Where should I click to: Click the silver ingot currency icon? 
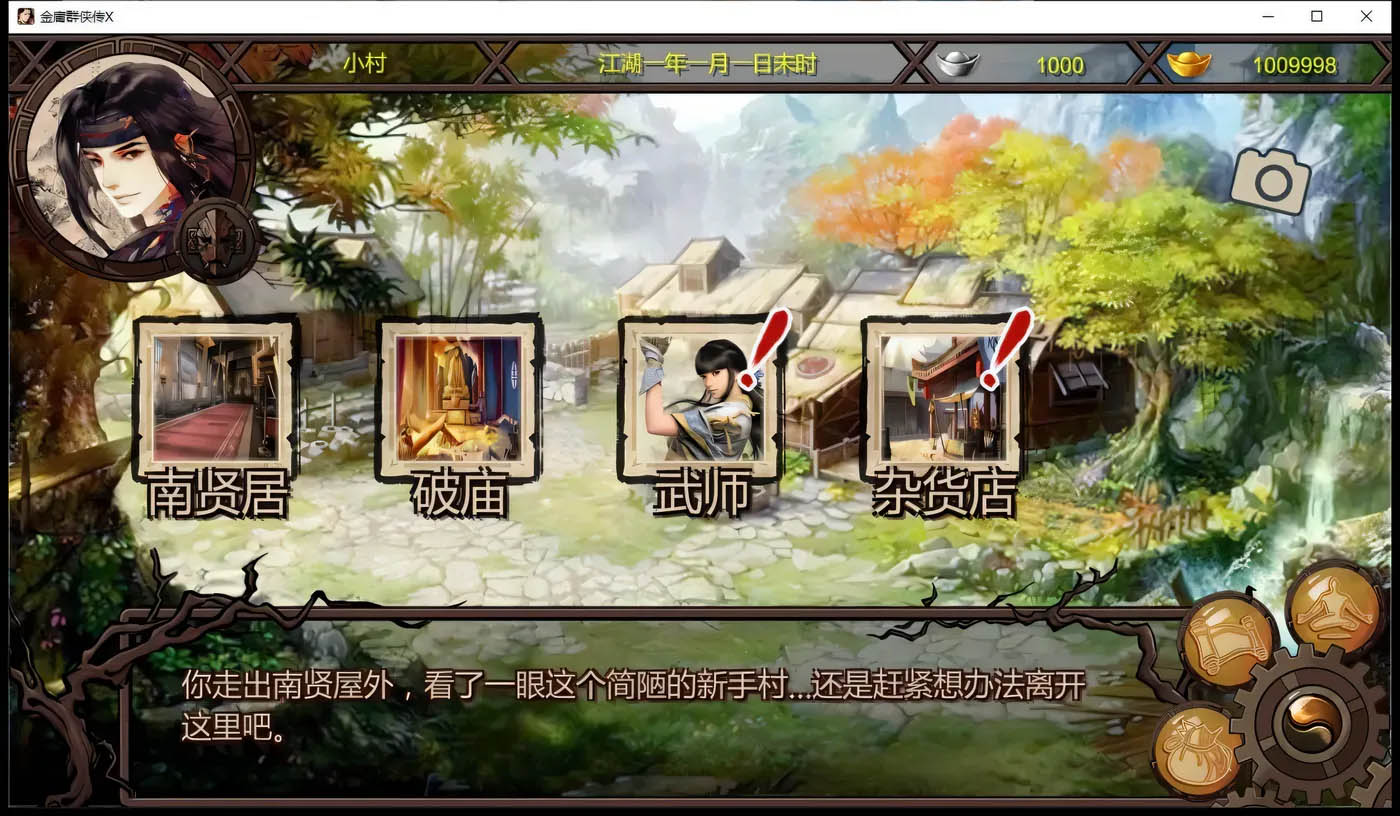tap(957, 64)
